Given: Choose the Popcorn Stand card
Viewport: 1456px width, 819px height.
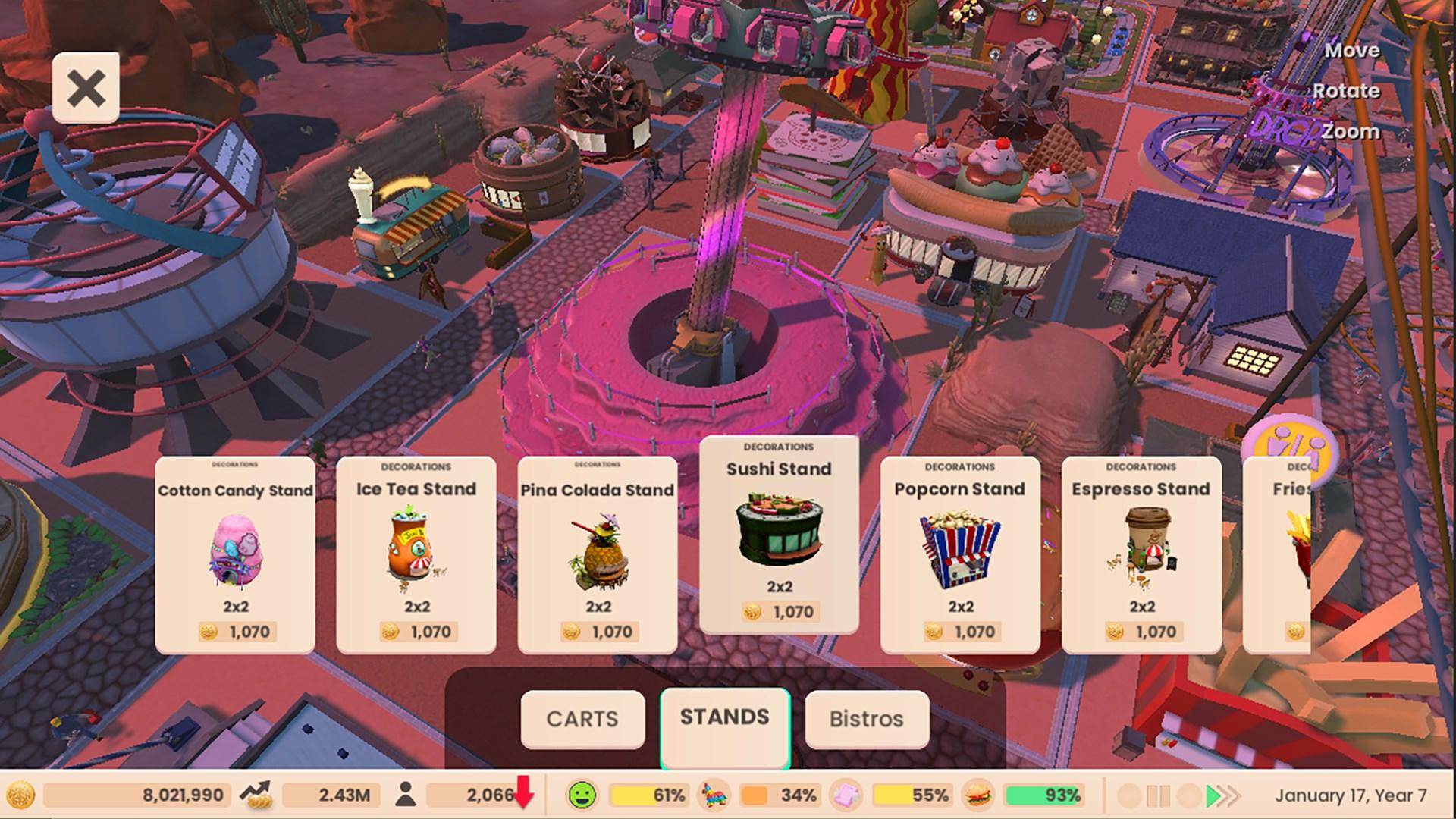Looking at the screenshot, I should pyautogui.click(x=960, y=554).
